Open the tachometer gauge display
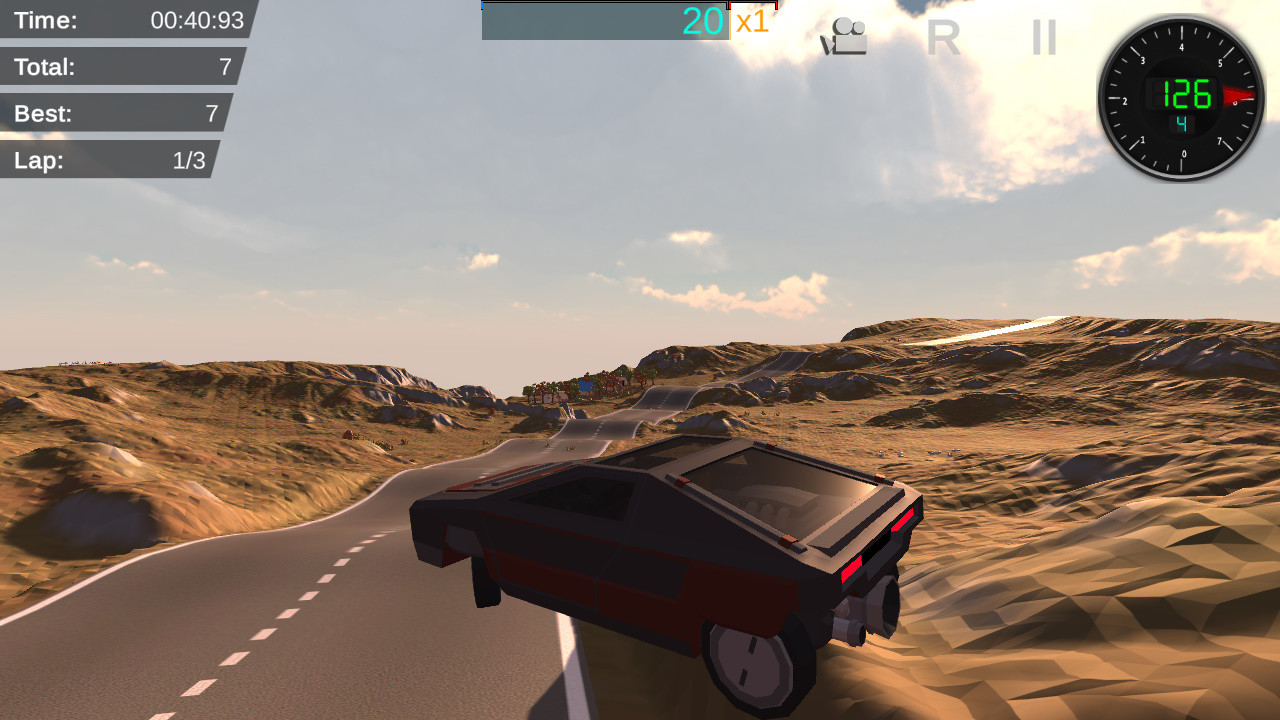Image resolution: width=1280 pixels, height=720 pixels. pos(1182,97)
